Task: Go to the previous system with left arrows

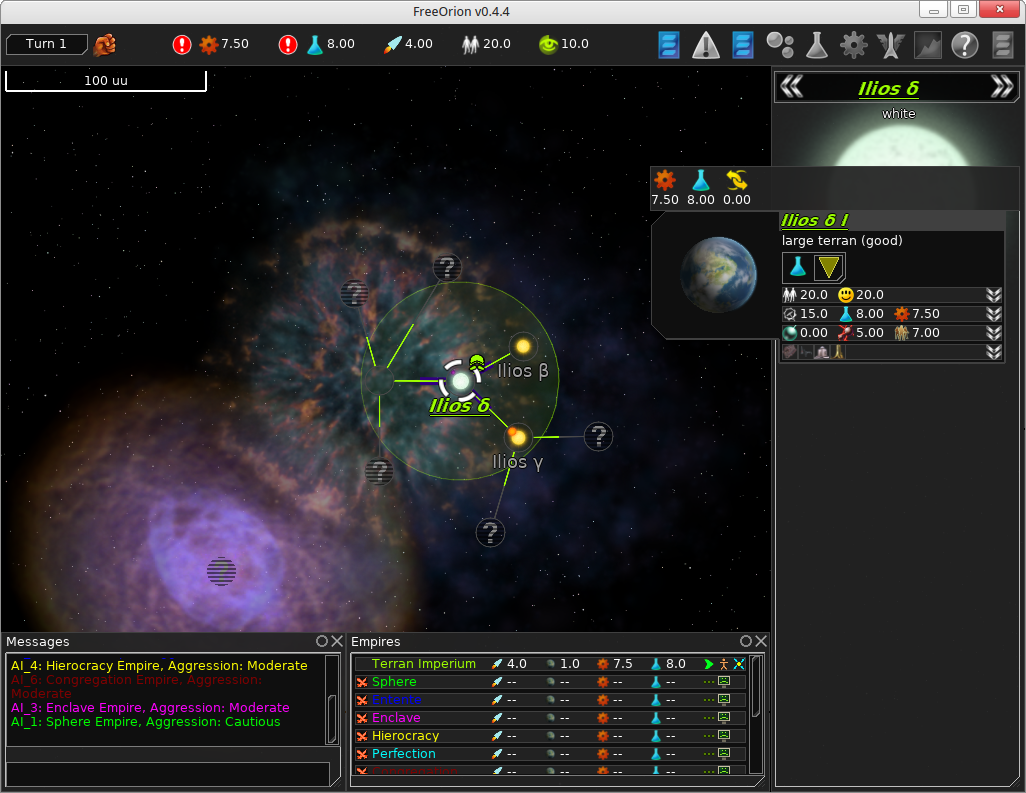Action: click(x=791, y=87)
